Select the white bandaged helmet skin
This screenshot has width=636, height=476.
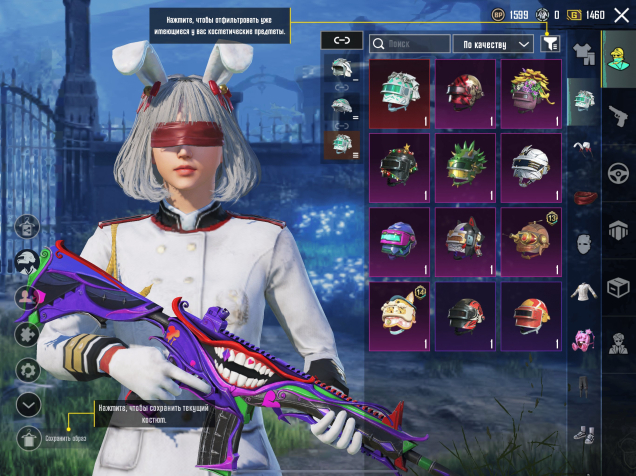tap(531, 167)
